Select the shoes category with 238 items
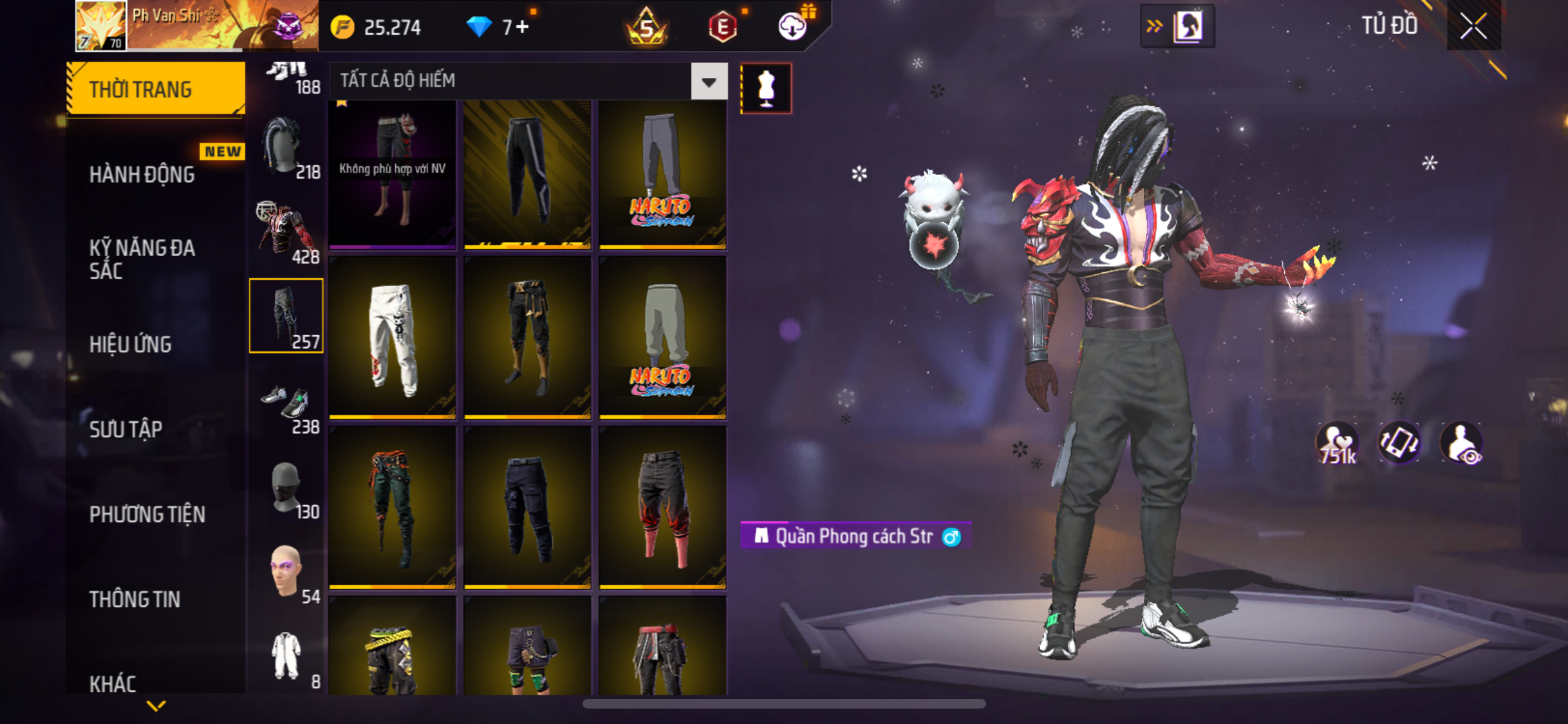 pos(286,402)
